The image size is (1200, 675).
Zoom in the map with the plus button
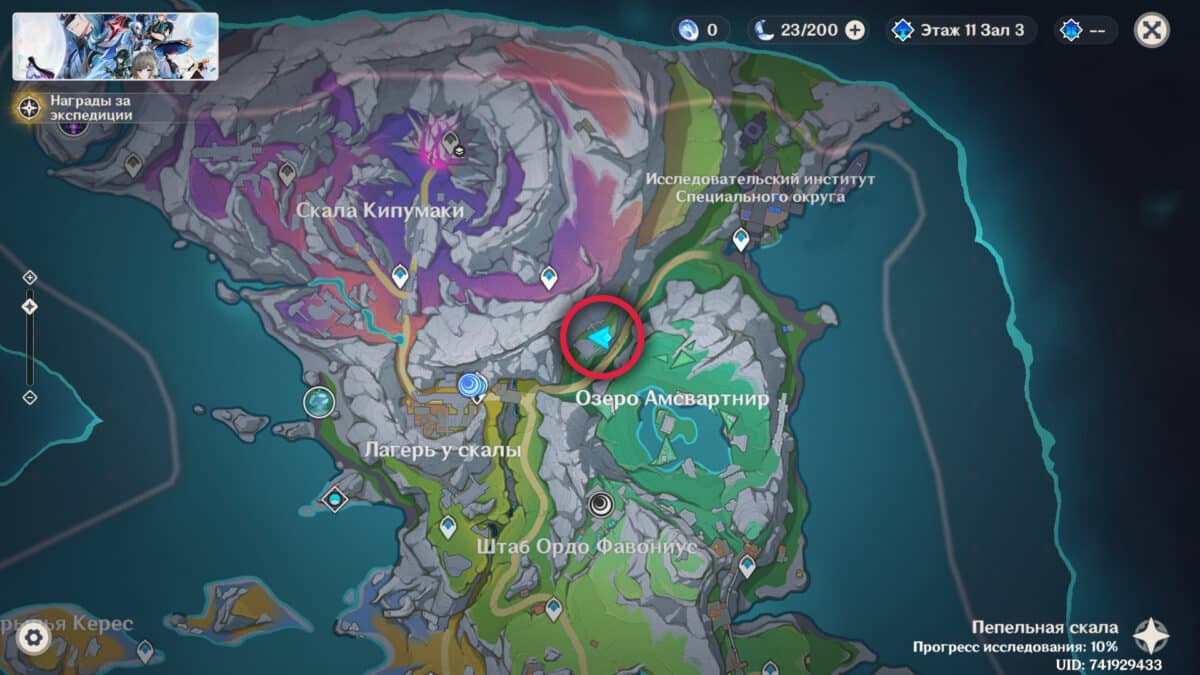(30, 277)
